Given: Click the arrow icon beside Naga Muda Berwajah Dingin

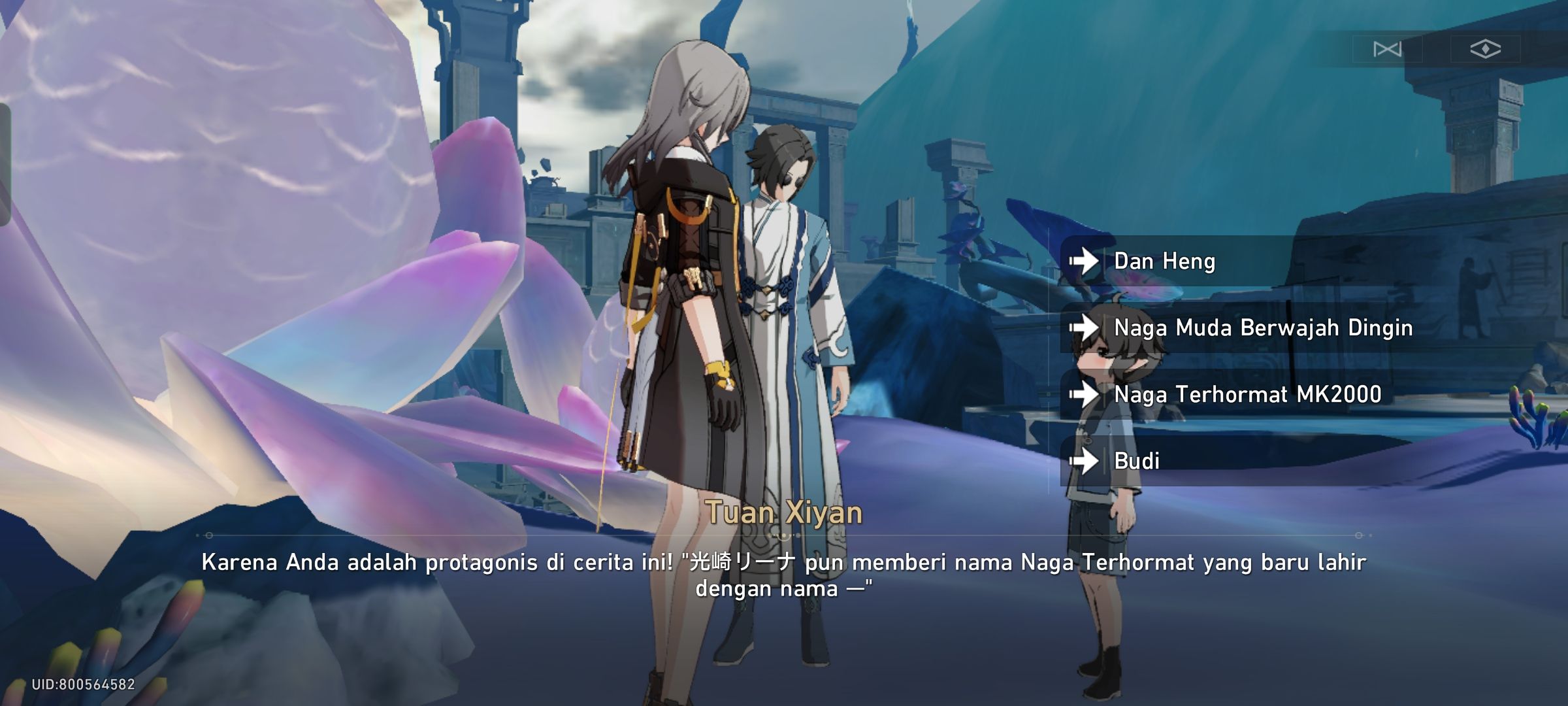Looking at the screenshot, I should click(1085, 328).
